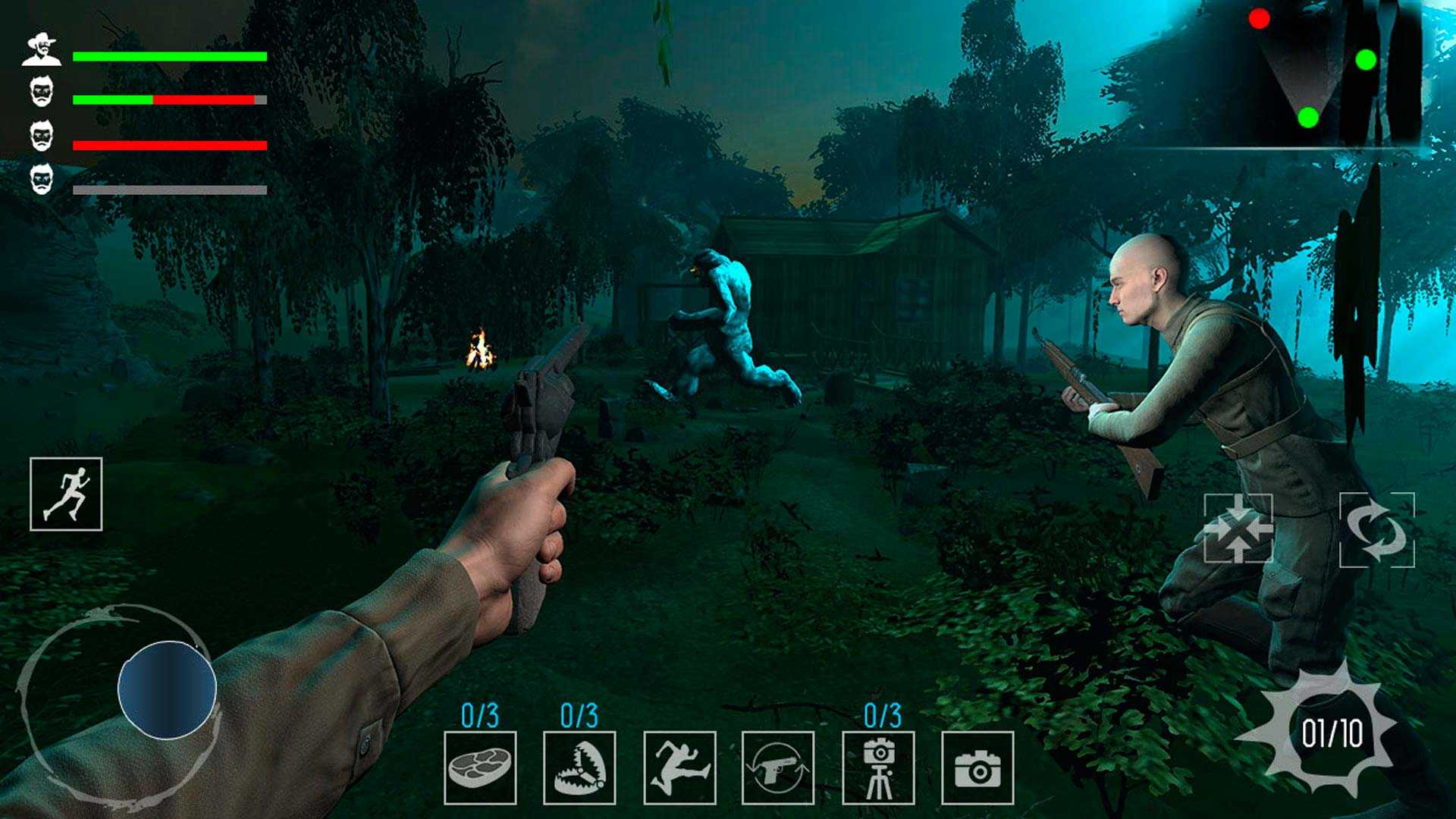Choose the bear trap slot

point(579,767)
